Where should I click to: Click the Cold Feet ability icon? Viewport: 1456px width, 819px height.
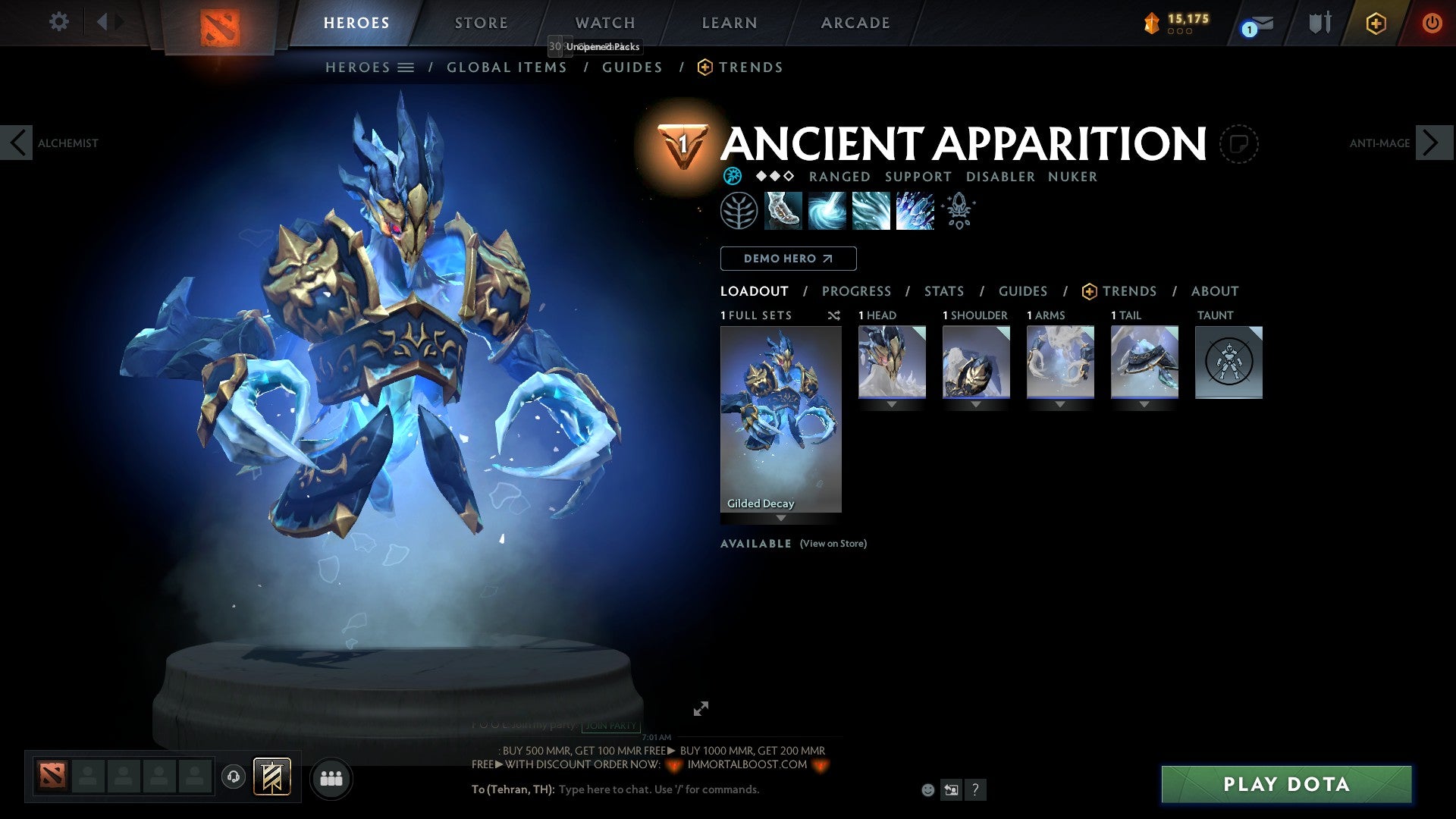783,211
